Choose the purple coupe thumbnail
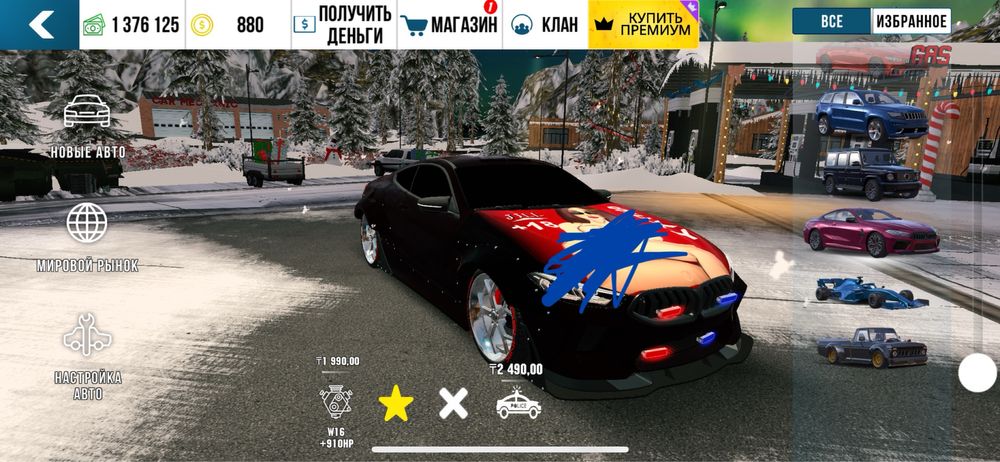The width and height of the screenshot is (1000, 462). click(870, 231)
